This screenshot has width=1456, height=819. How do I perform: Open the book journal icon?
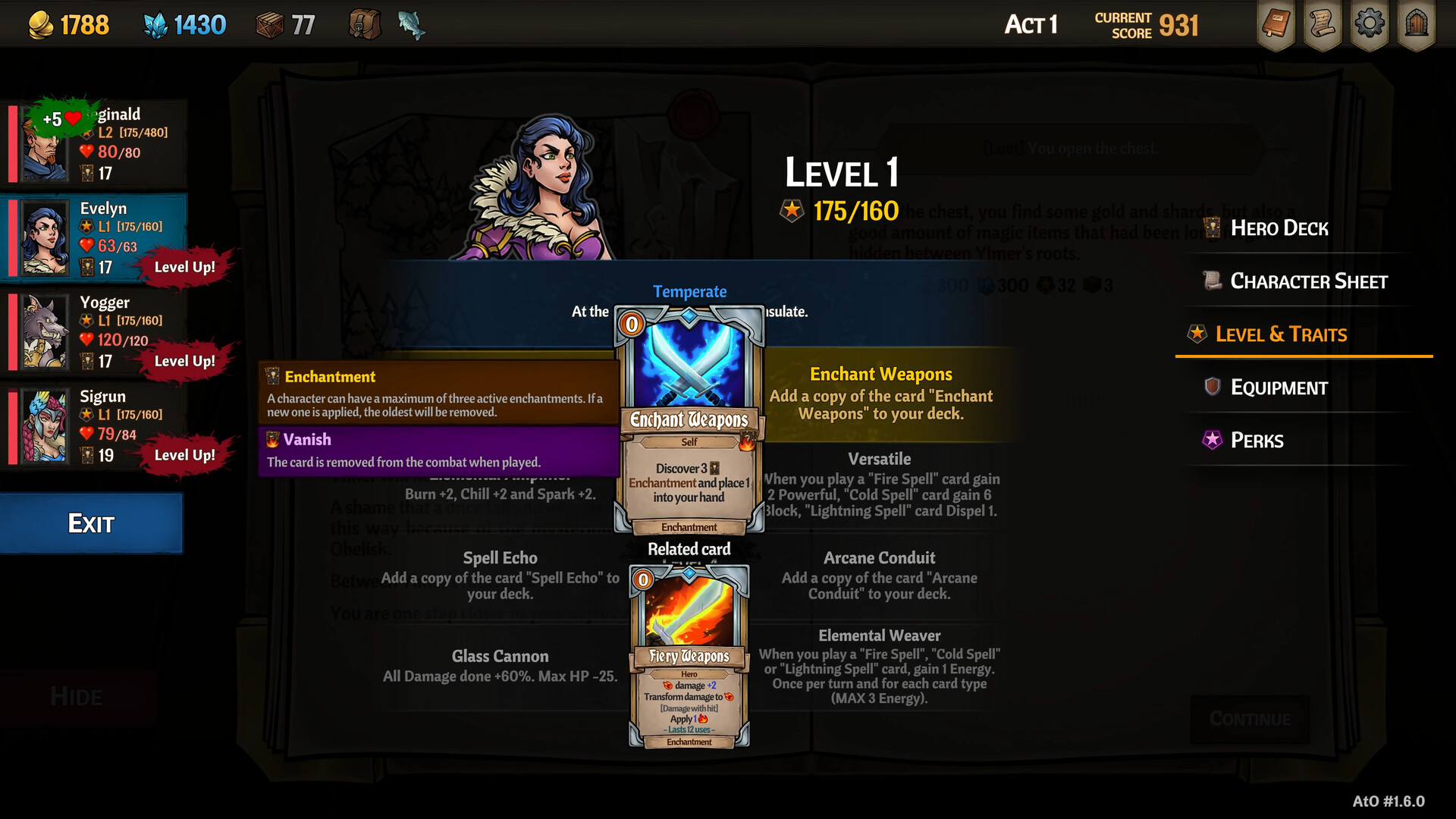1276,24
